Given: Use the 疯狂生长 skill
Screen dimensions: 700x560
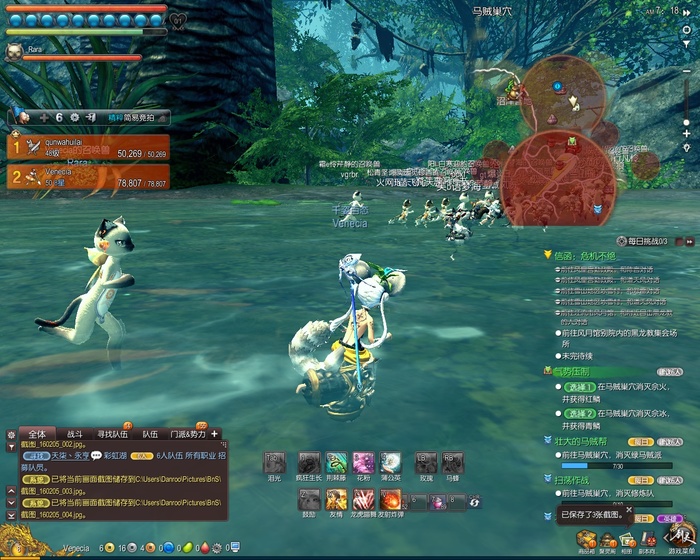Looking at the screenshot, I should [308, 463].
